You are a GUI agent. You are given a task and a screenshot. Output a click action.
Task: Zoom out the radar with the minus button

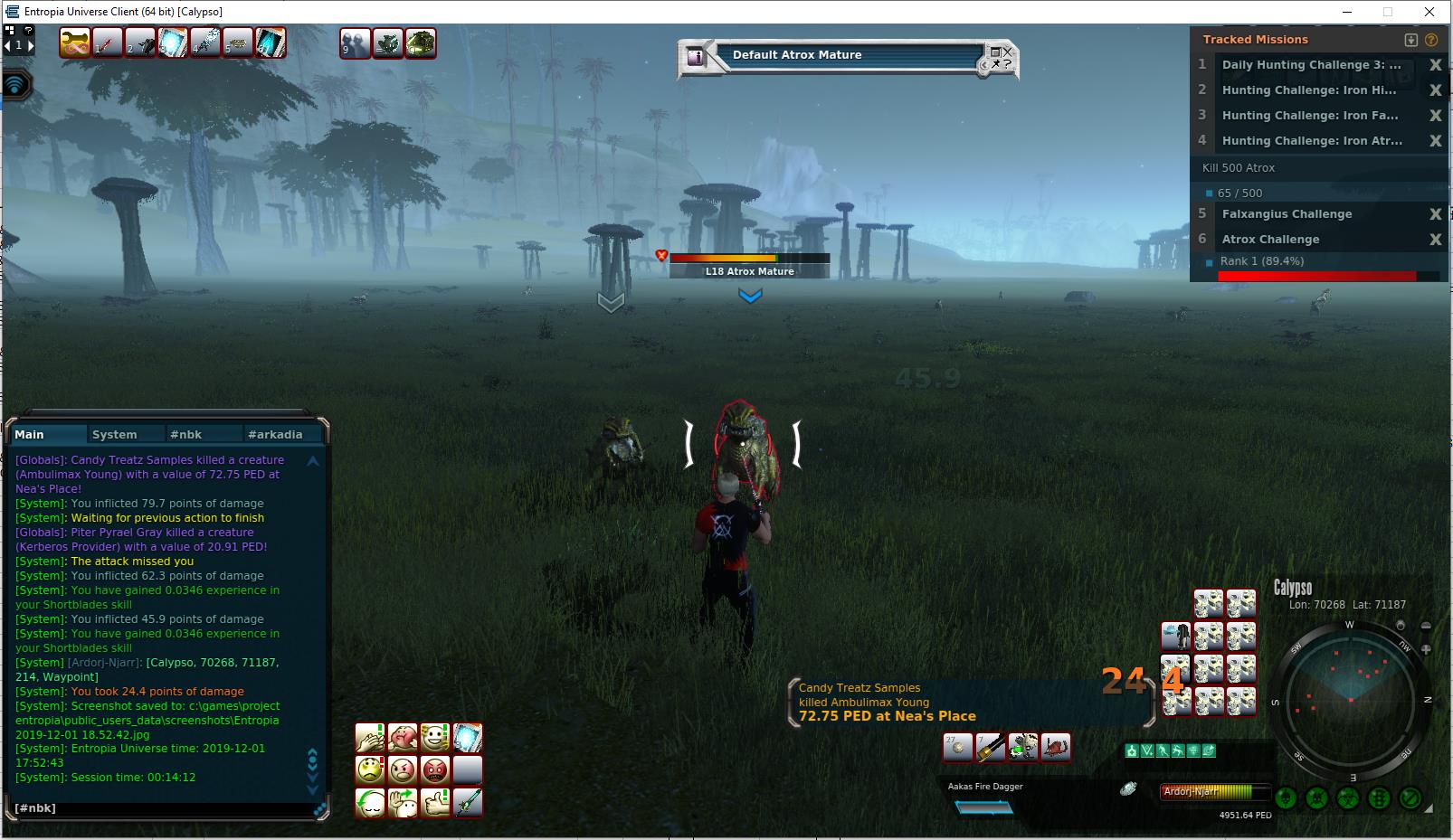(x=1427, y=627)
